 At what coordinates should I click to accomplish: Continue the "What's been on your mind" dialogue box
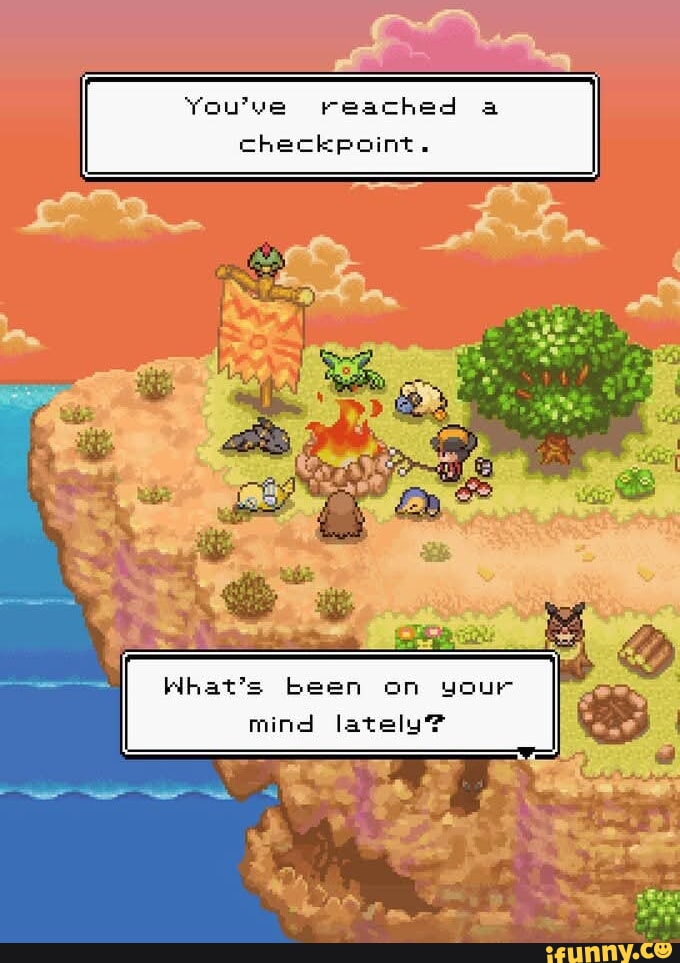tap(340, 704)
